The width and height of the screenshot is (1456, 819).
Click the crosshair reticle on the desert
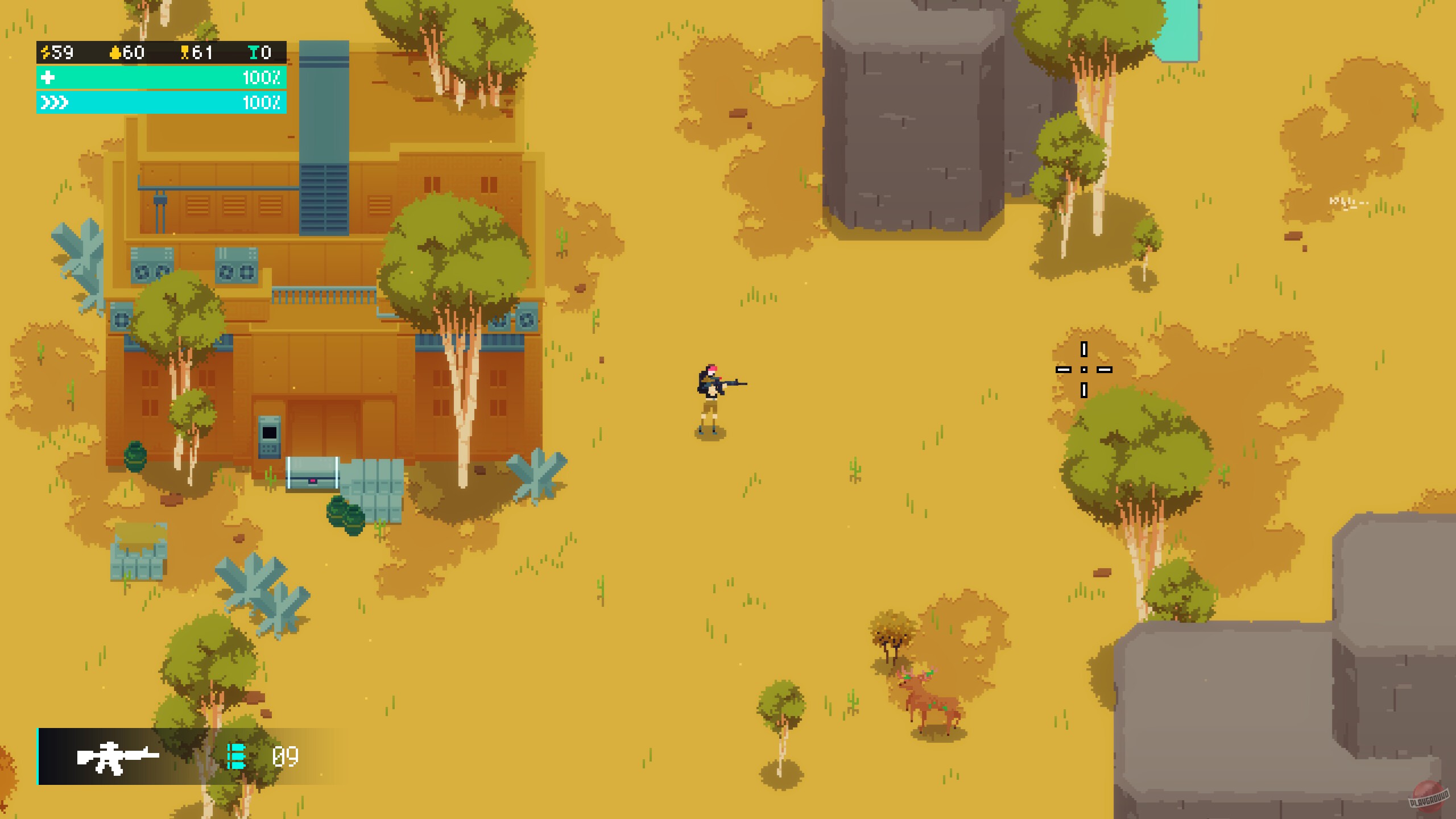pyautogui.click(x=1083, y=370)
